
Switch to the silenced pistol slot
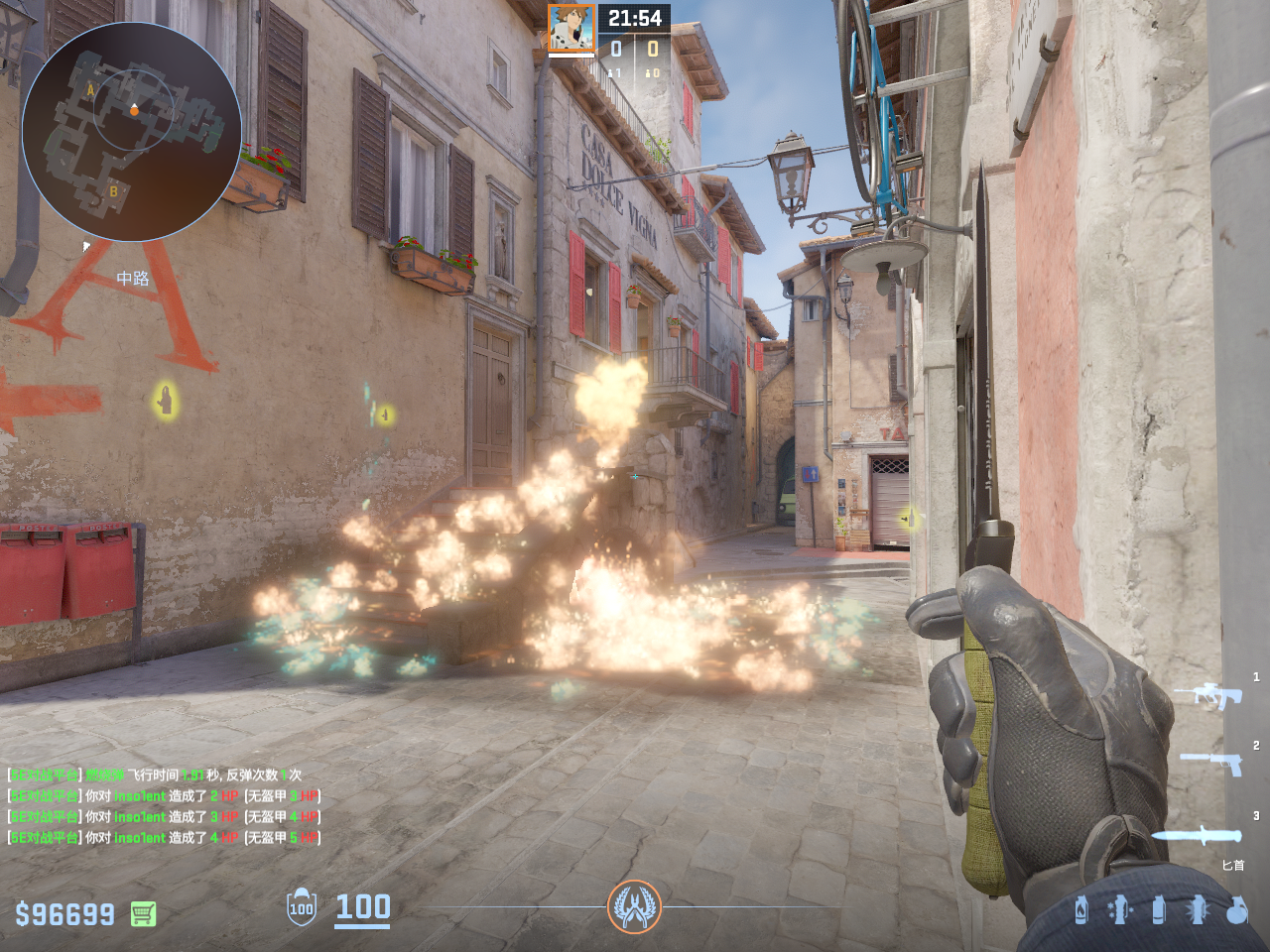click(x=1212, y=762)
